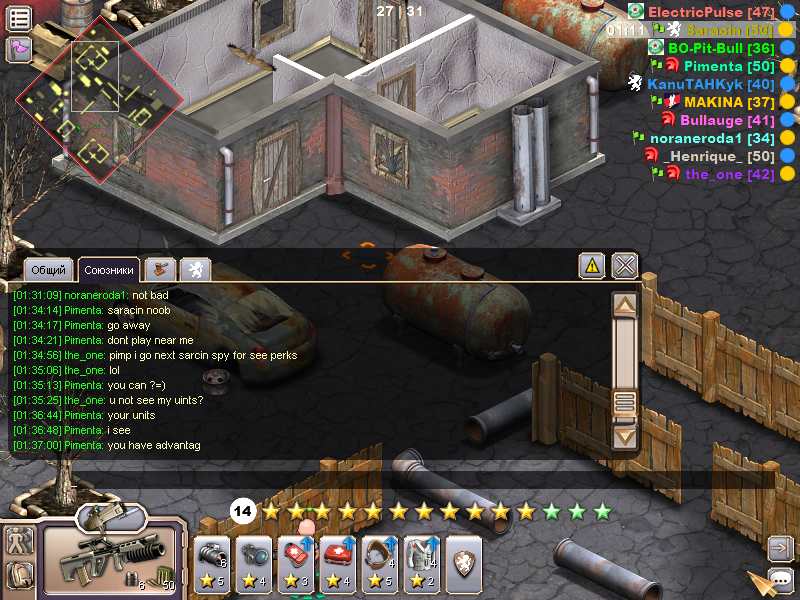Click the soldier stance button
800x600 pixels.
click(19, 541)
